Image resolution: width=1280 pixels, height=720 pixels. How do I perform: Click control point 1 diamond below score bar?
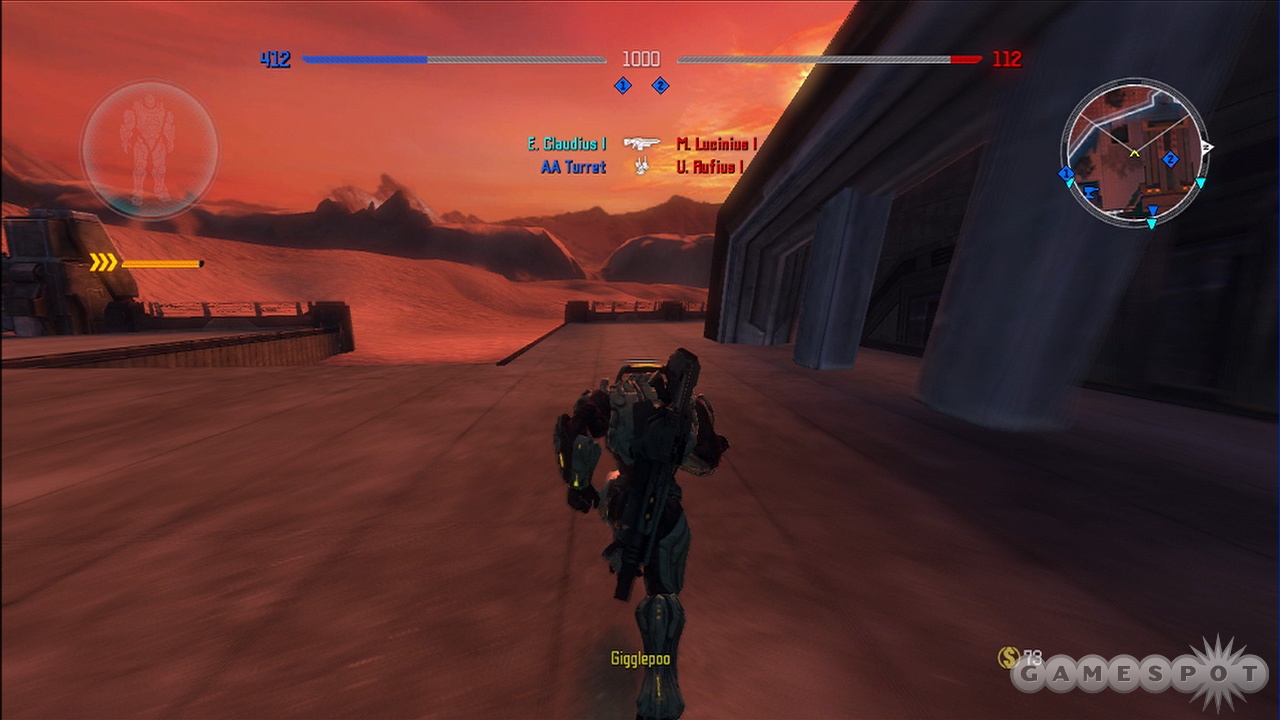pos(622,86)
